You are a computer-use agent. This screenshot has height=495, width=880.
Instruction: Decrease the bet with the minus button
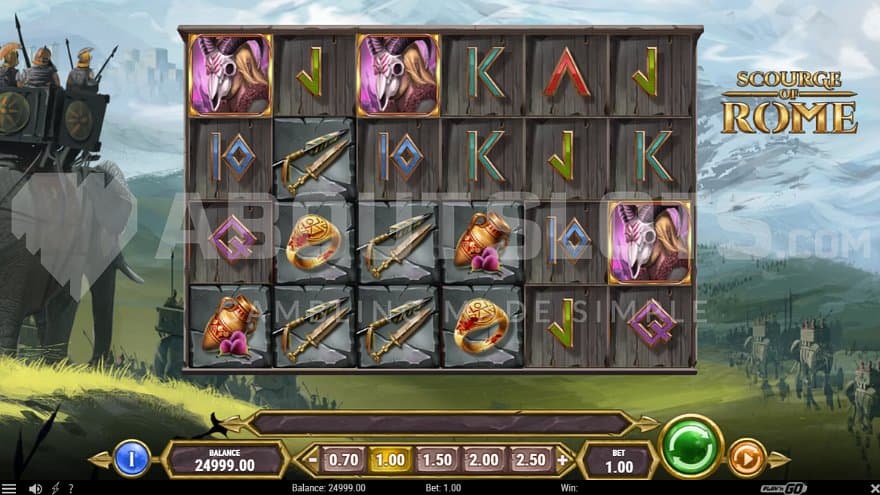click(313, 460)
